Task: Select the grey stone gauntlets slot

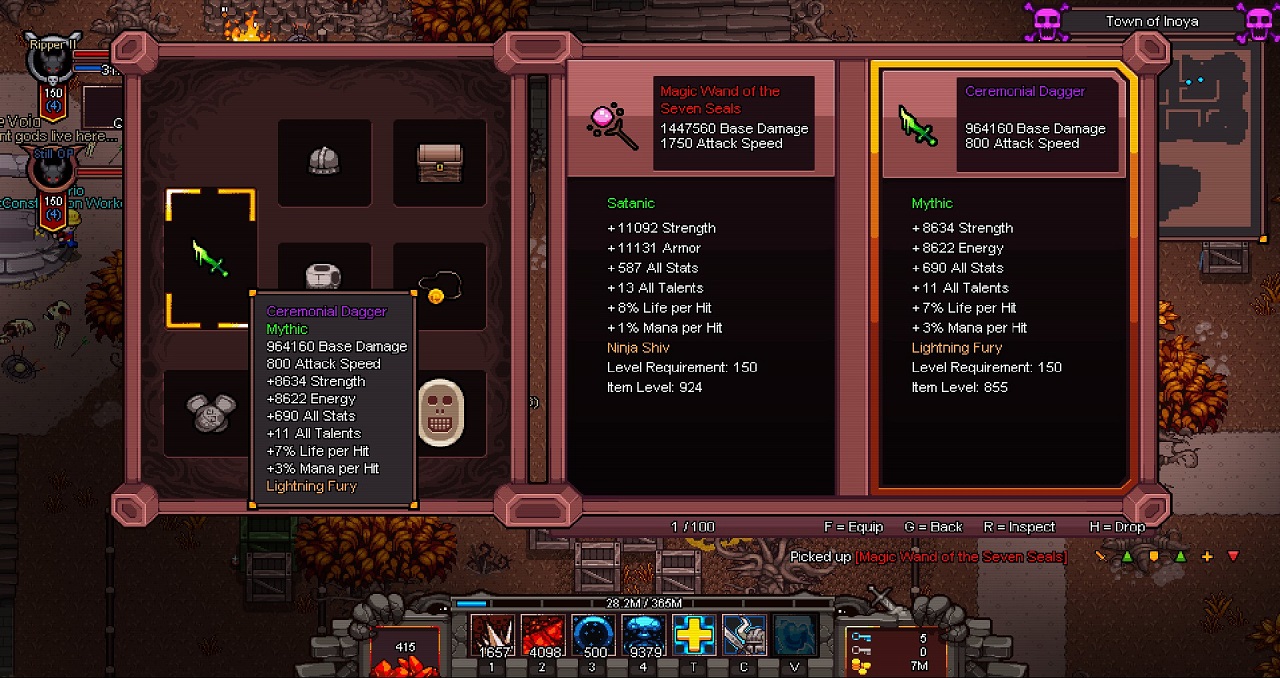Action: (x=208, y=412)
